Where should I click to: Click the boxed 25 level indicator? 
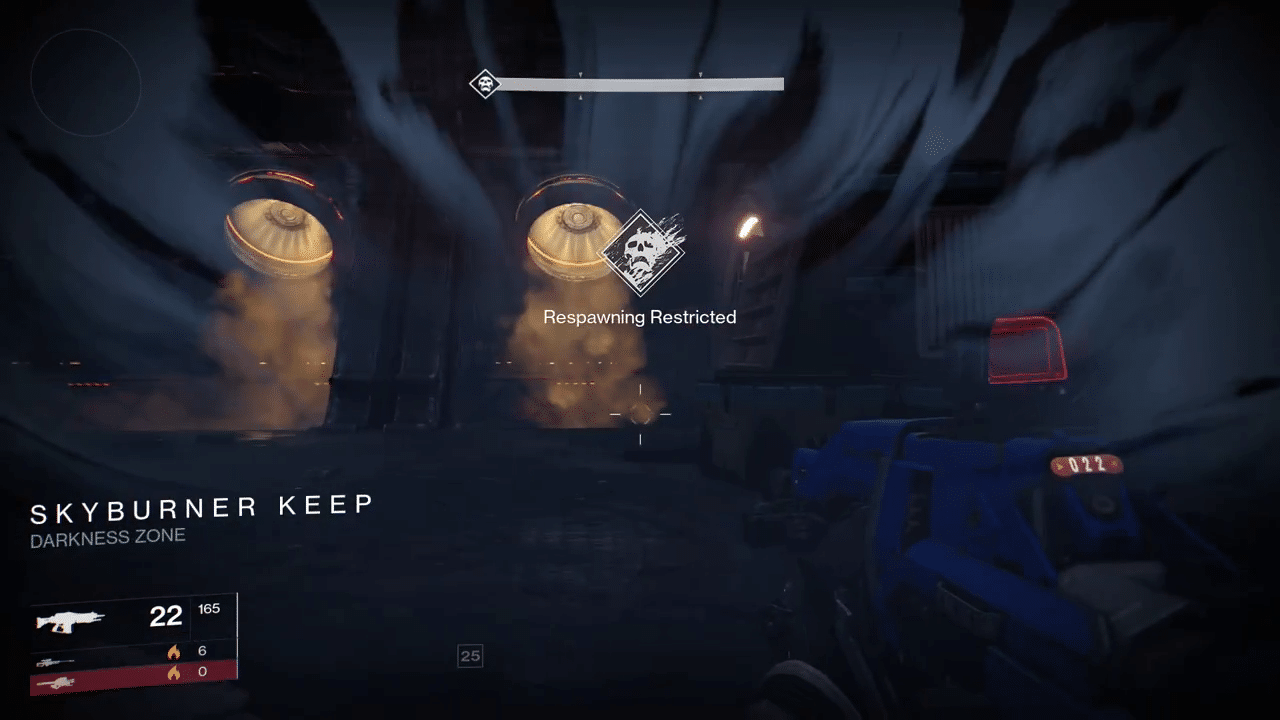pos(470,656)
